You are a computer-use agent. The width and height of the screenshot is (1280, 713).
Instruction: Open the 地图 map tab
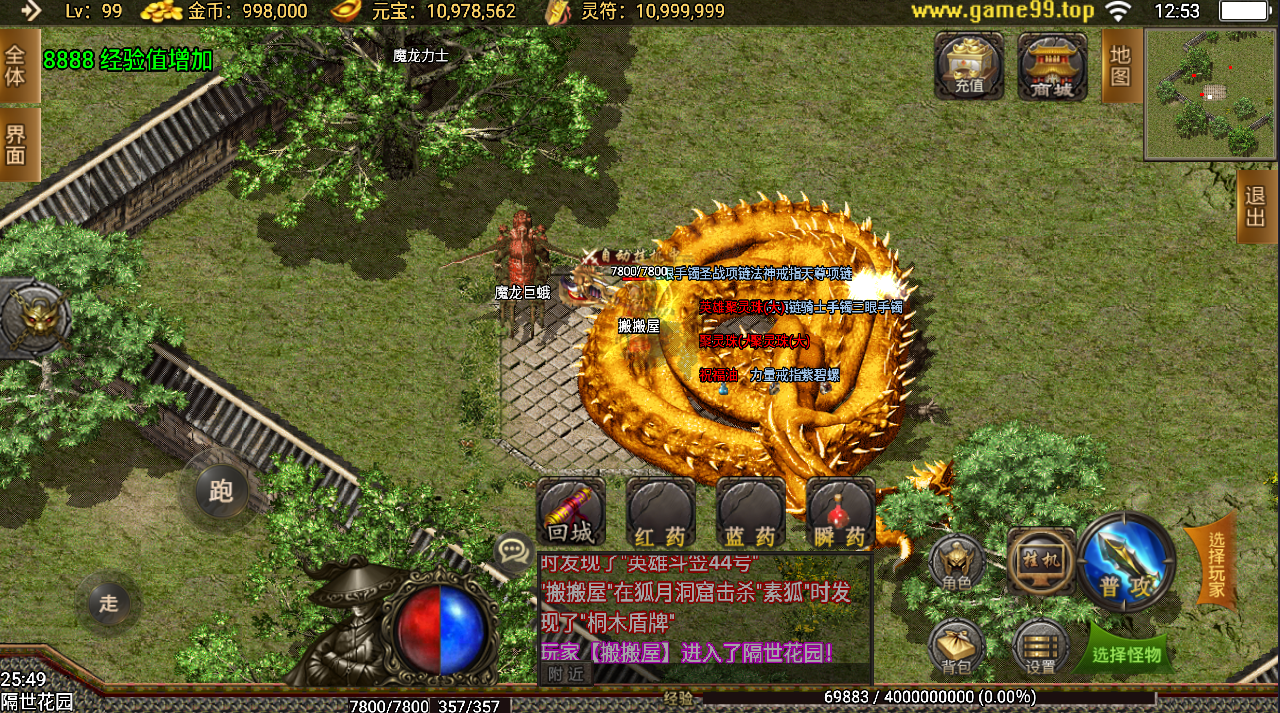point(1121,65)
